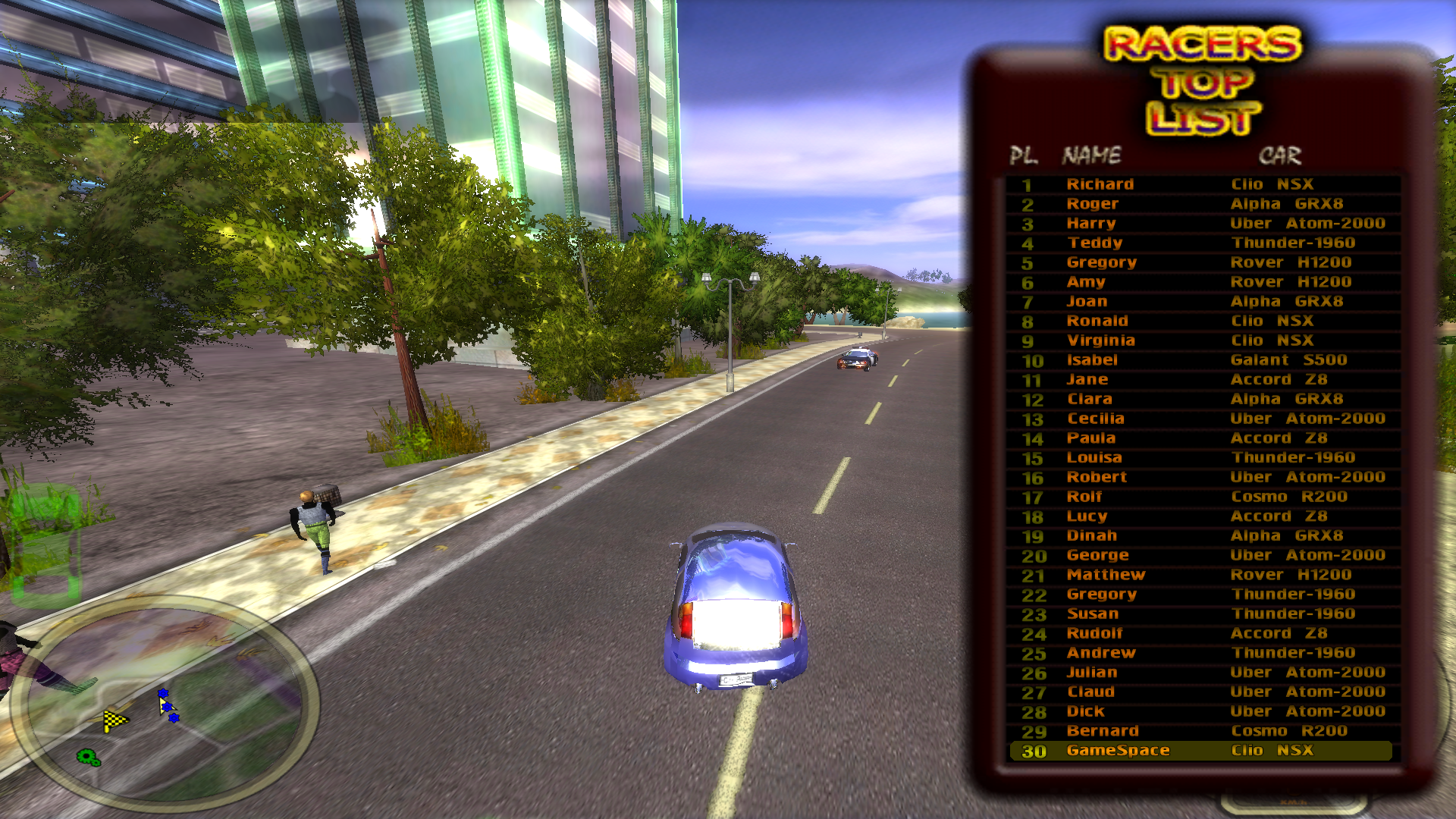
Task: Click the green car status icon
Action: [45, 544]
